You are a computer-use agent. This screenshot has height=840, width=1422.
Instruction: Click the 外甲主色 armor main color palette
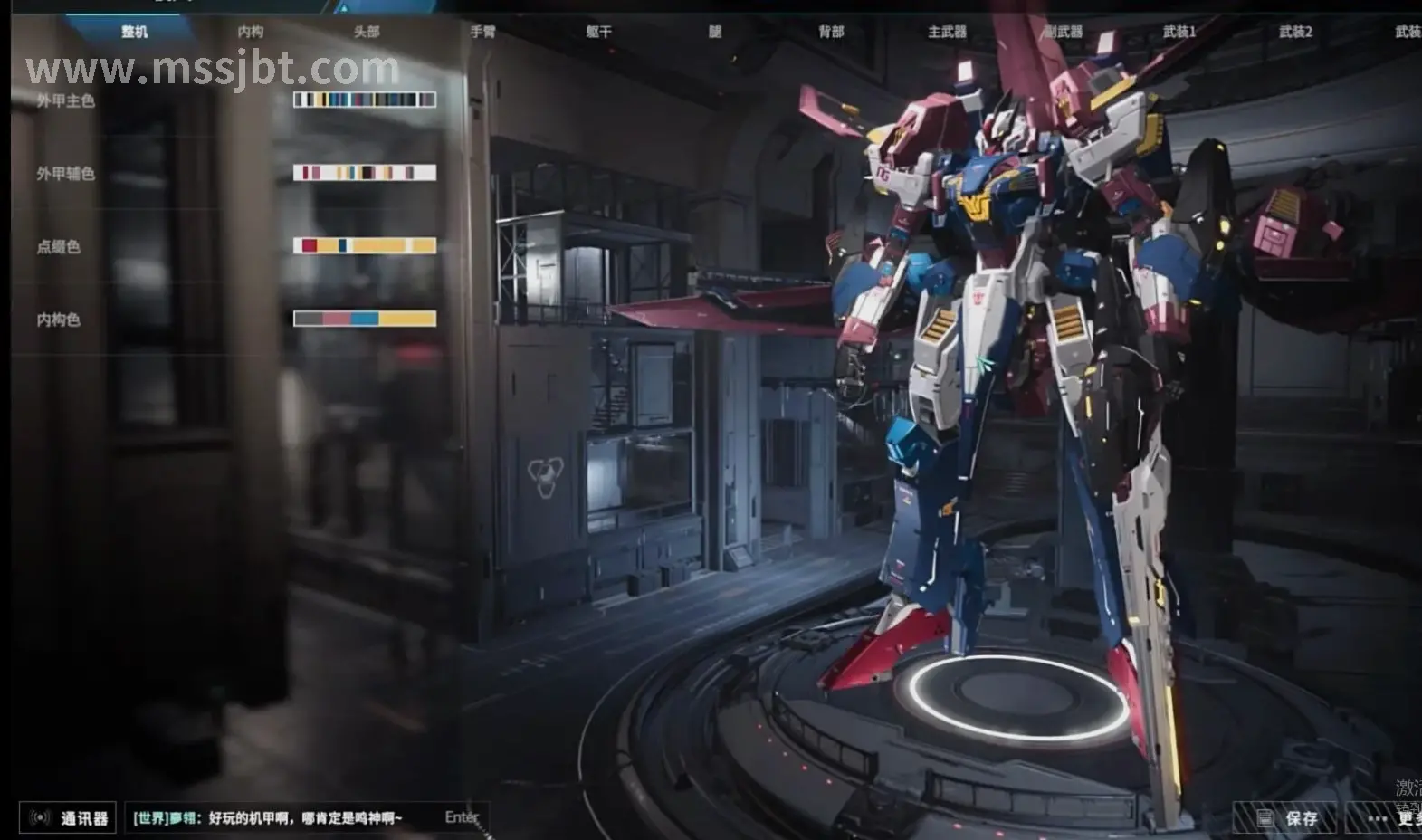click(365, 100)
